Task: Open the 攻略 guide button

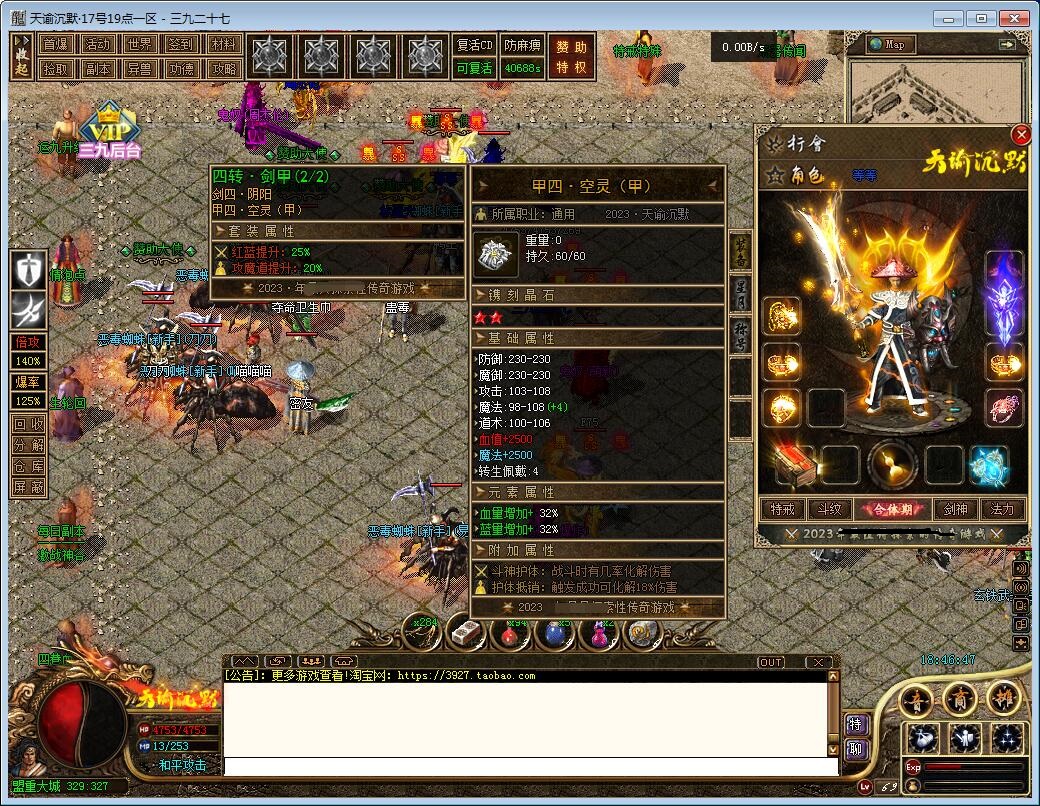Action: (x=224, y=69)
